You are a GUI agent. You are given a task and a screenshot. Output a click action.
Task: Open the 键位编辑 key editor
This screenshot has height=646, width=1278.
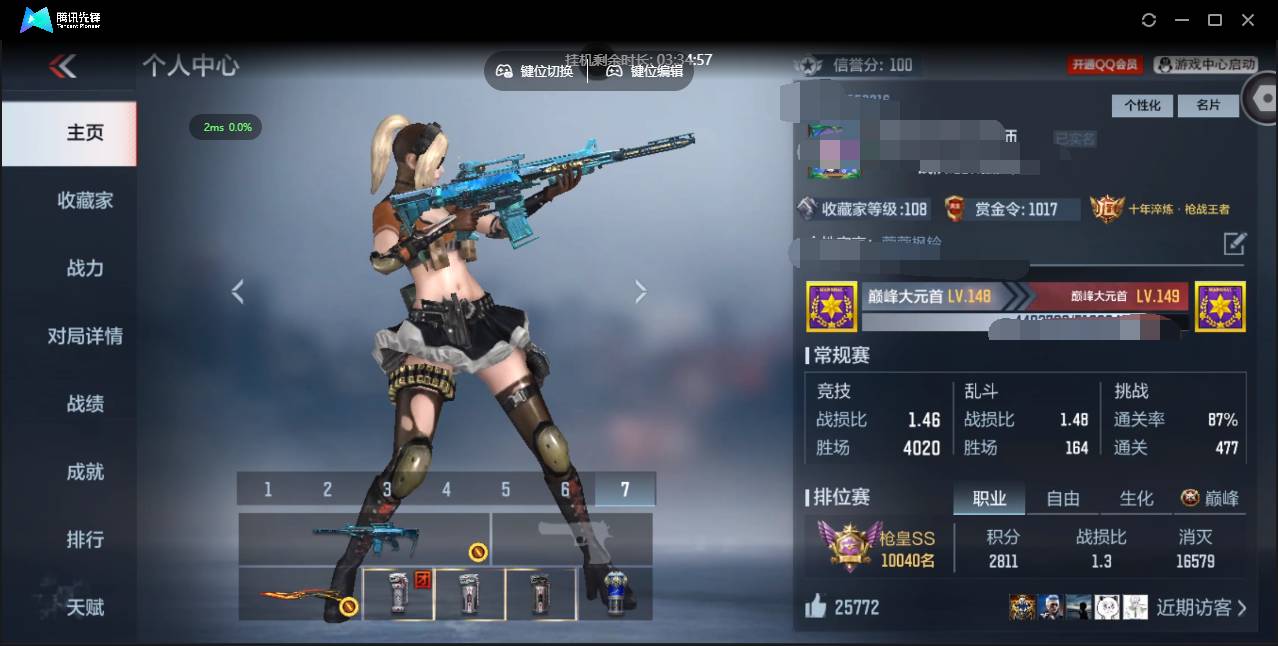click(x=645, y=71)
